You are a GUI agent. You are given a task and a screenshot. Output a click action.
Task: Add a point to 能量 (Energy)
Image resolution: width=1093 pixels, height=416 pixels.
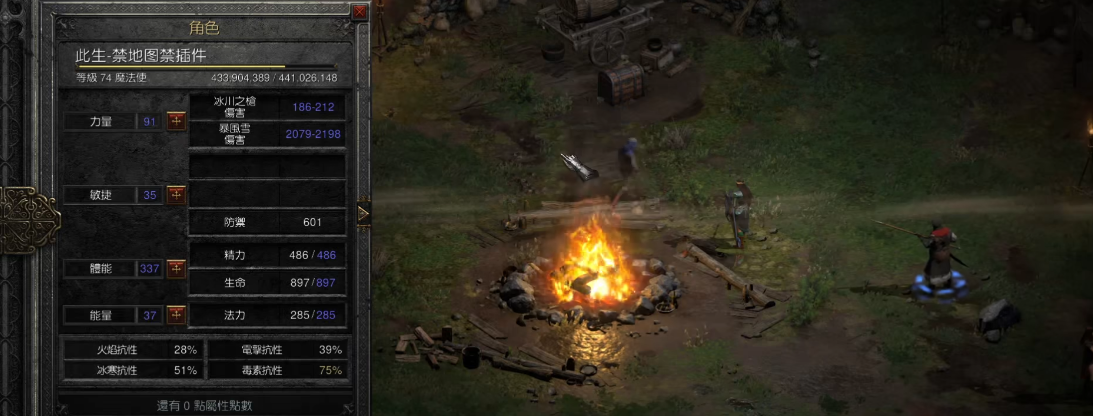pyautogui.click(x=176, y=315)
